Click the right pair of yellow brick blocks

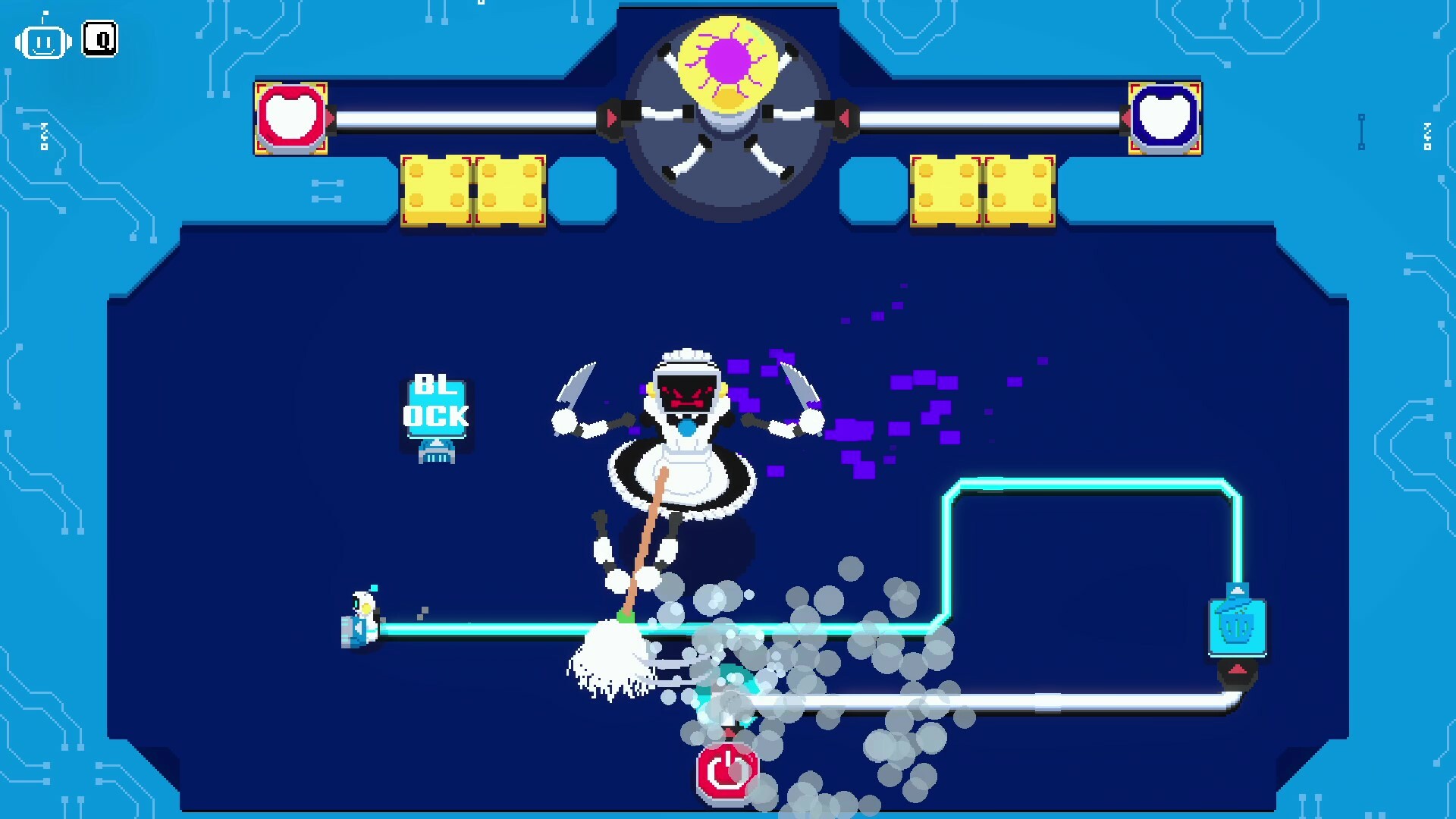(982, 190)
